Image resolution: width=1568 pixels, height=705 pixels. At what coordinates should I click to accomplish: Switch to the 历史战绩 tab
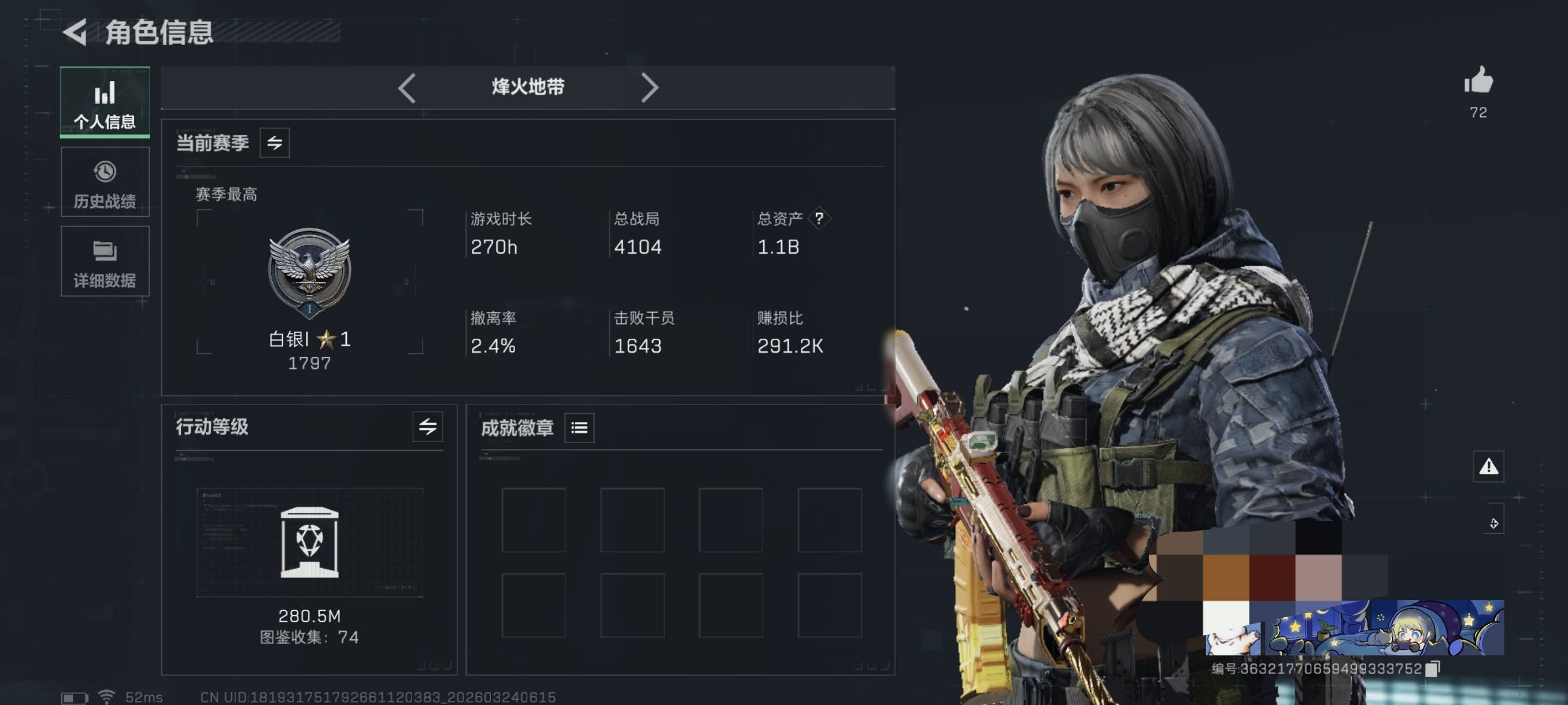pyautogui.click(x=105, y=183)
